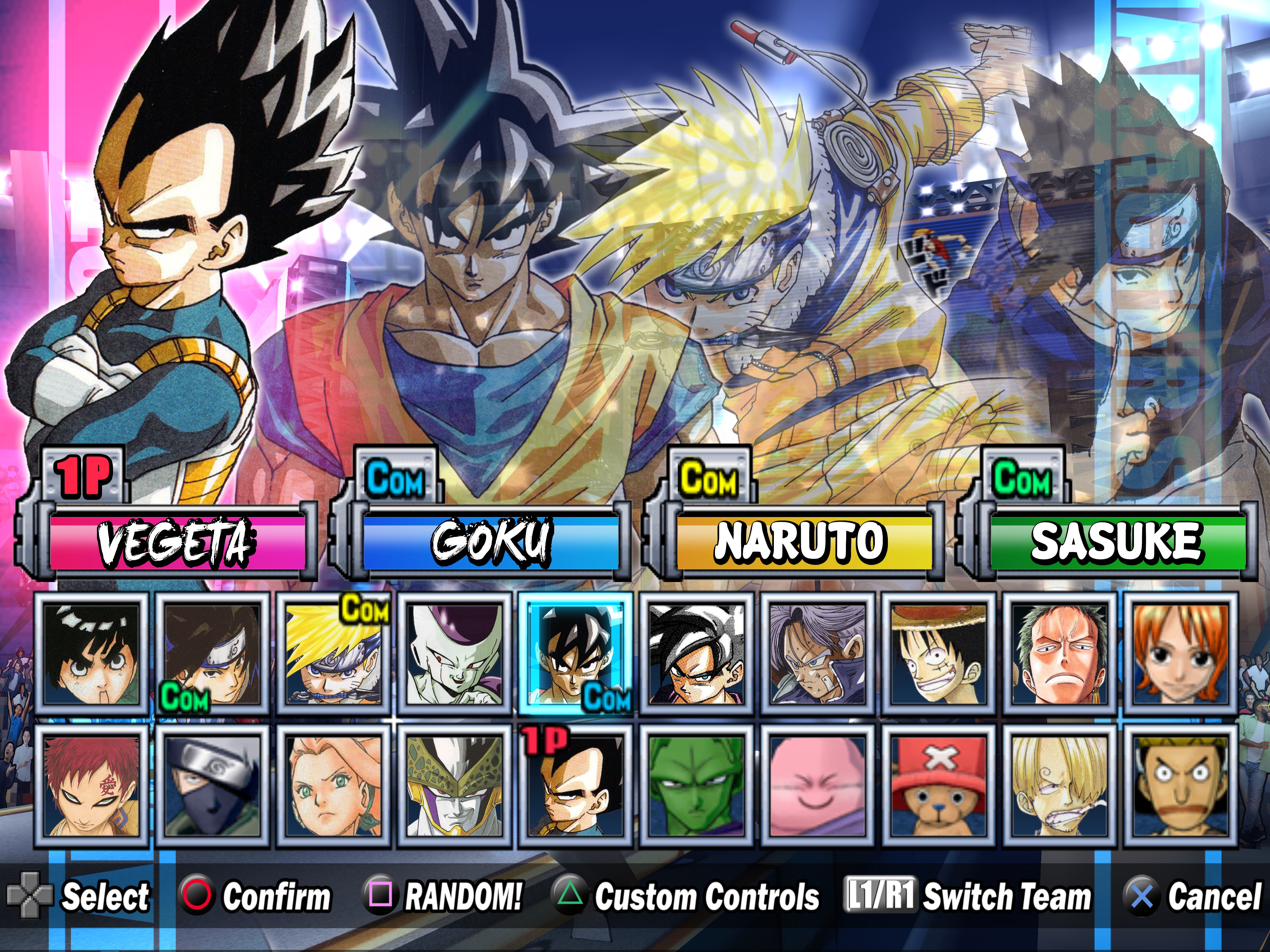Select Trunks from the roster
Image resolution: width=1270 pixels, height=952 pixels.
pyautogui.click(x=818, y=654)
